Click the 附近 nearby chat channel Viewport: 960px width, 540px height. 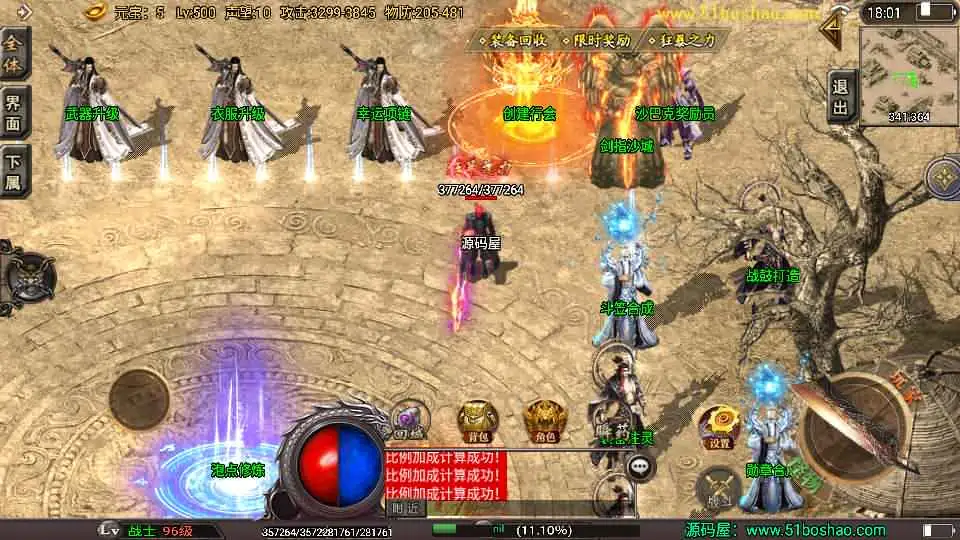pyautogui.click(x=404, y=508)
